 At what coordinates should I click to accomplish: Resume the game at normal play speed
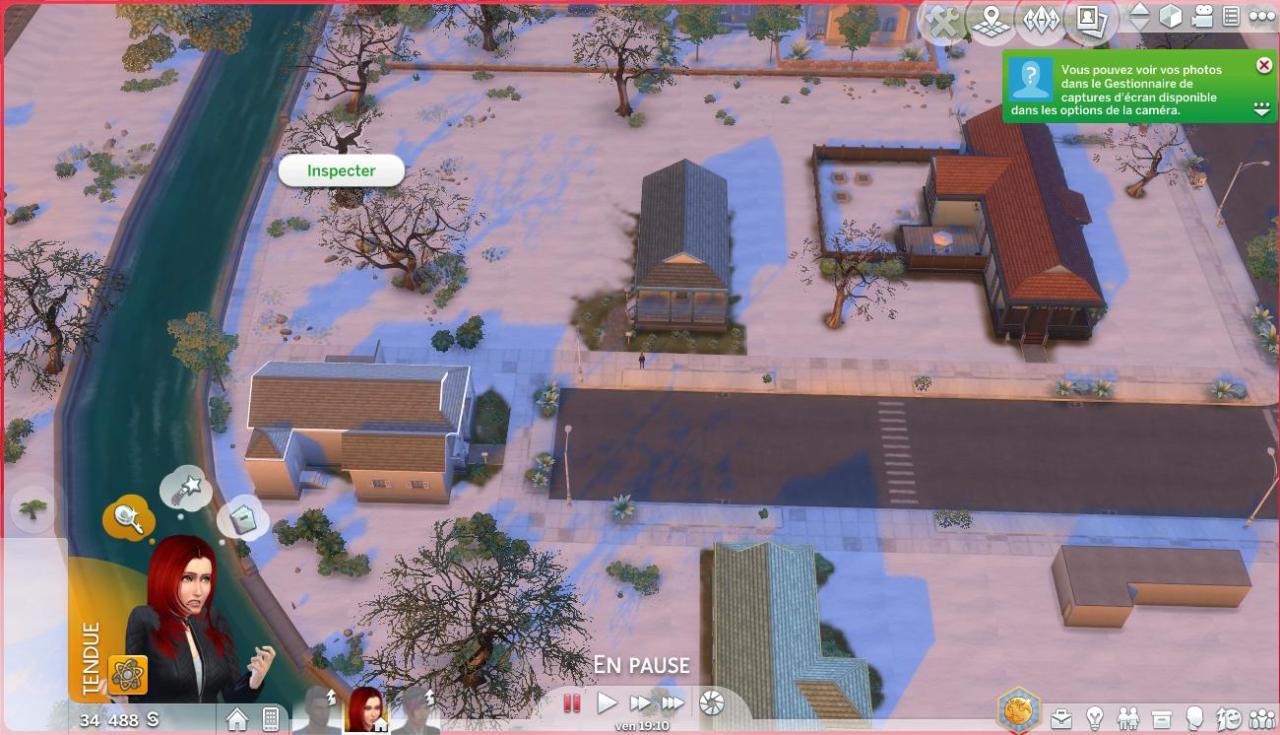click(607, 703)
